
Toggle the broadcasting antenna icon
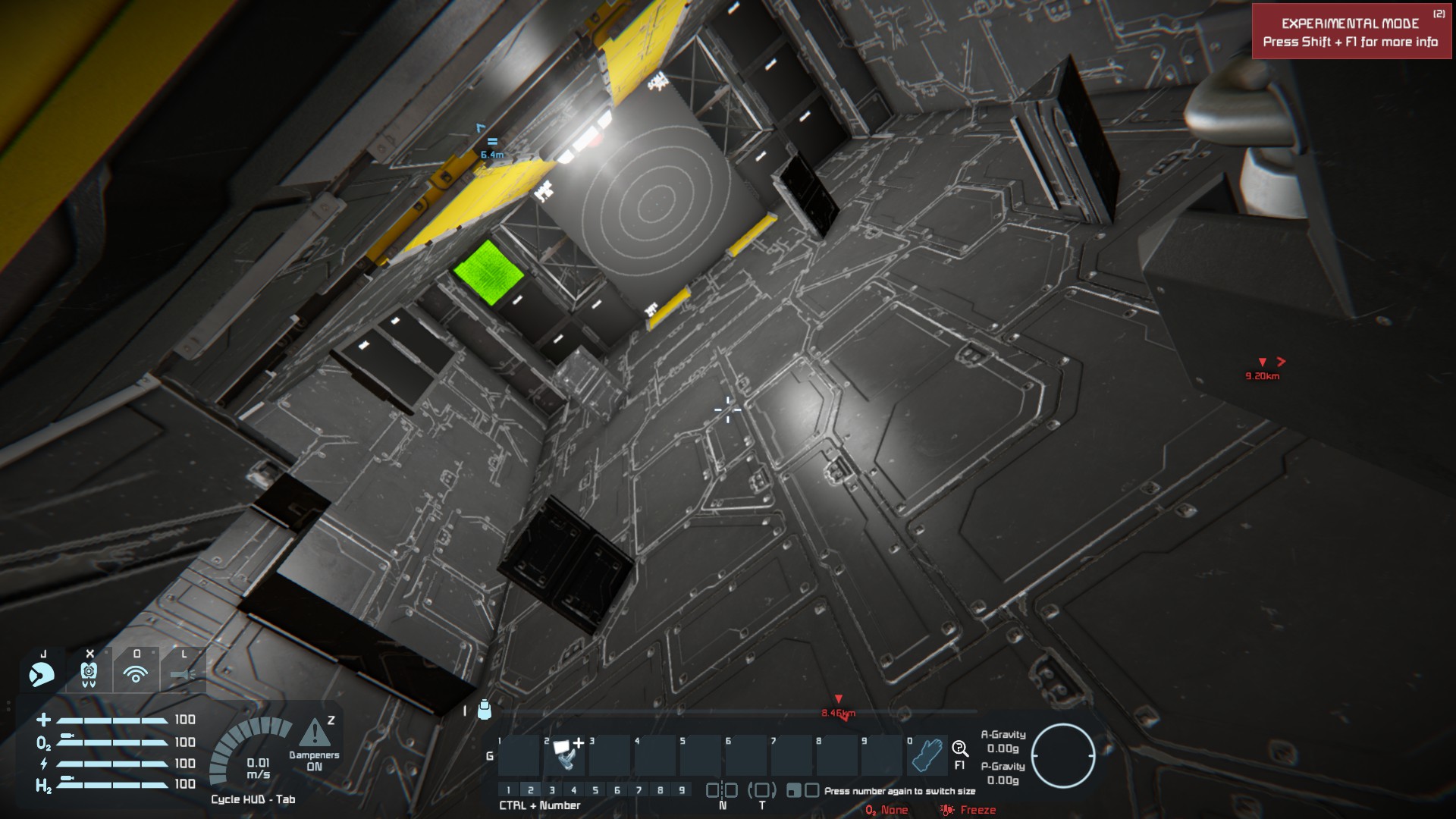pos(136,671)
